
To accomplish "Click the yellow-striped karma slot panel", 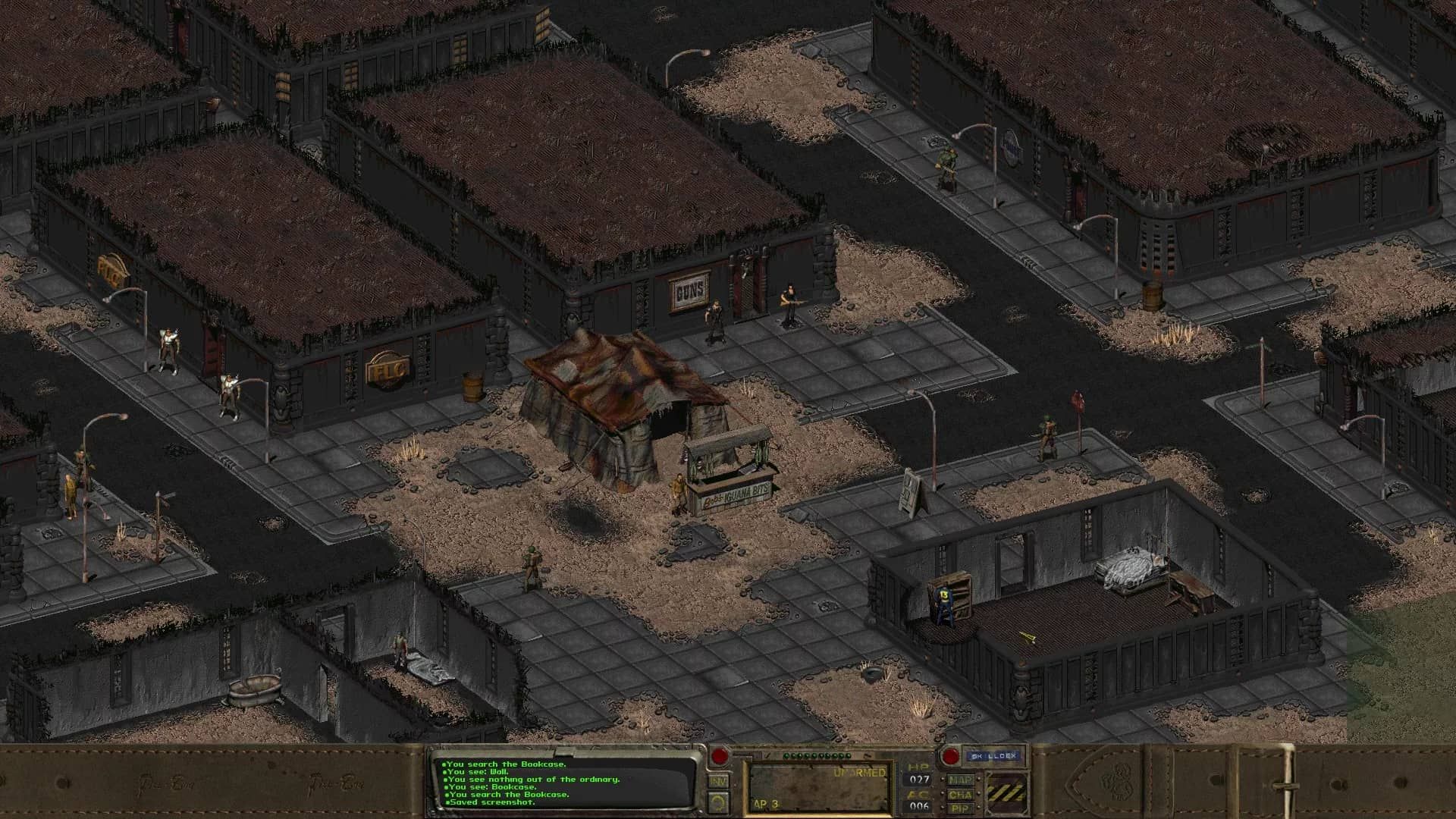I will click(x=1006, y=792).
